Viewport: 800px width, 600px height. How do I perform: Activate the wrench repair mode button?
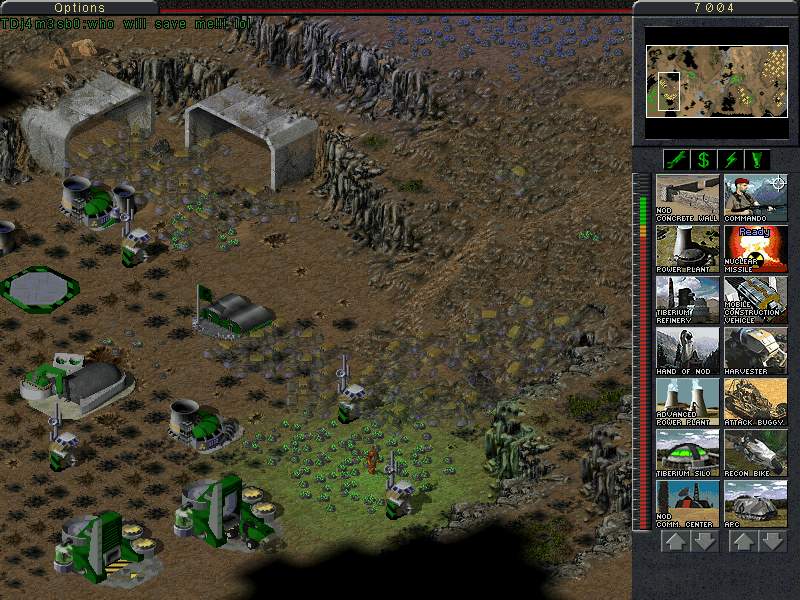(x=676, y=159)
